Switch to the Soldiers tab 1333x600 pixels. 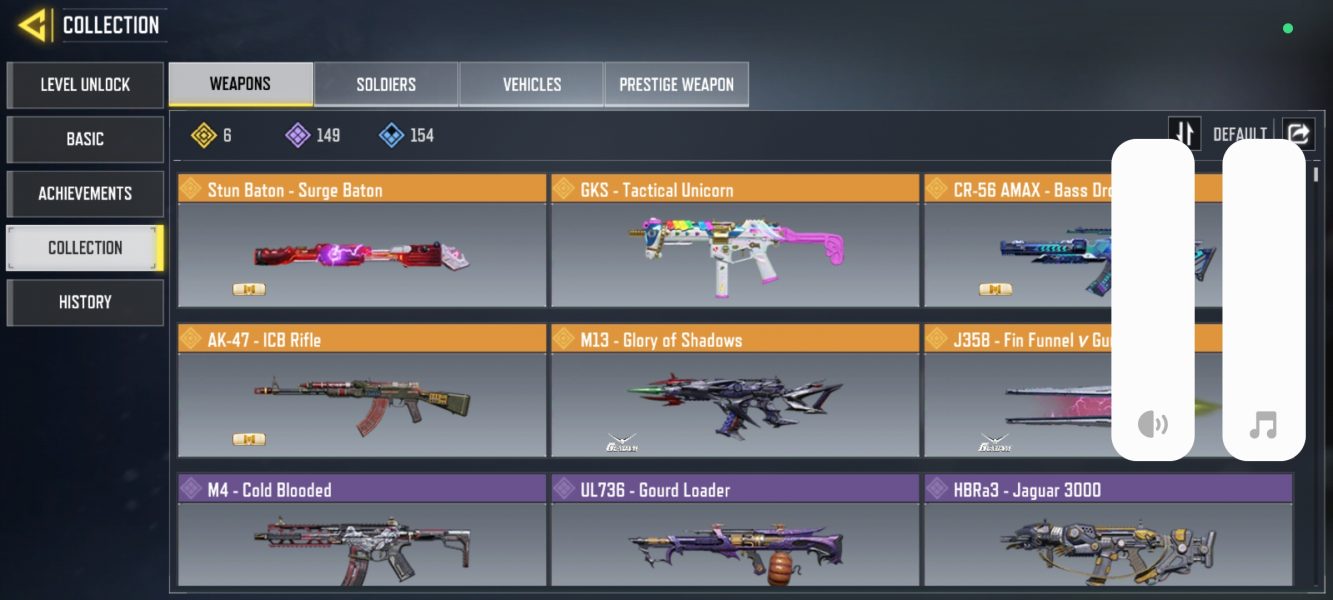(386, 84)
